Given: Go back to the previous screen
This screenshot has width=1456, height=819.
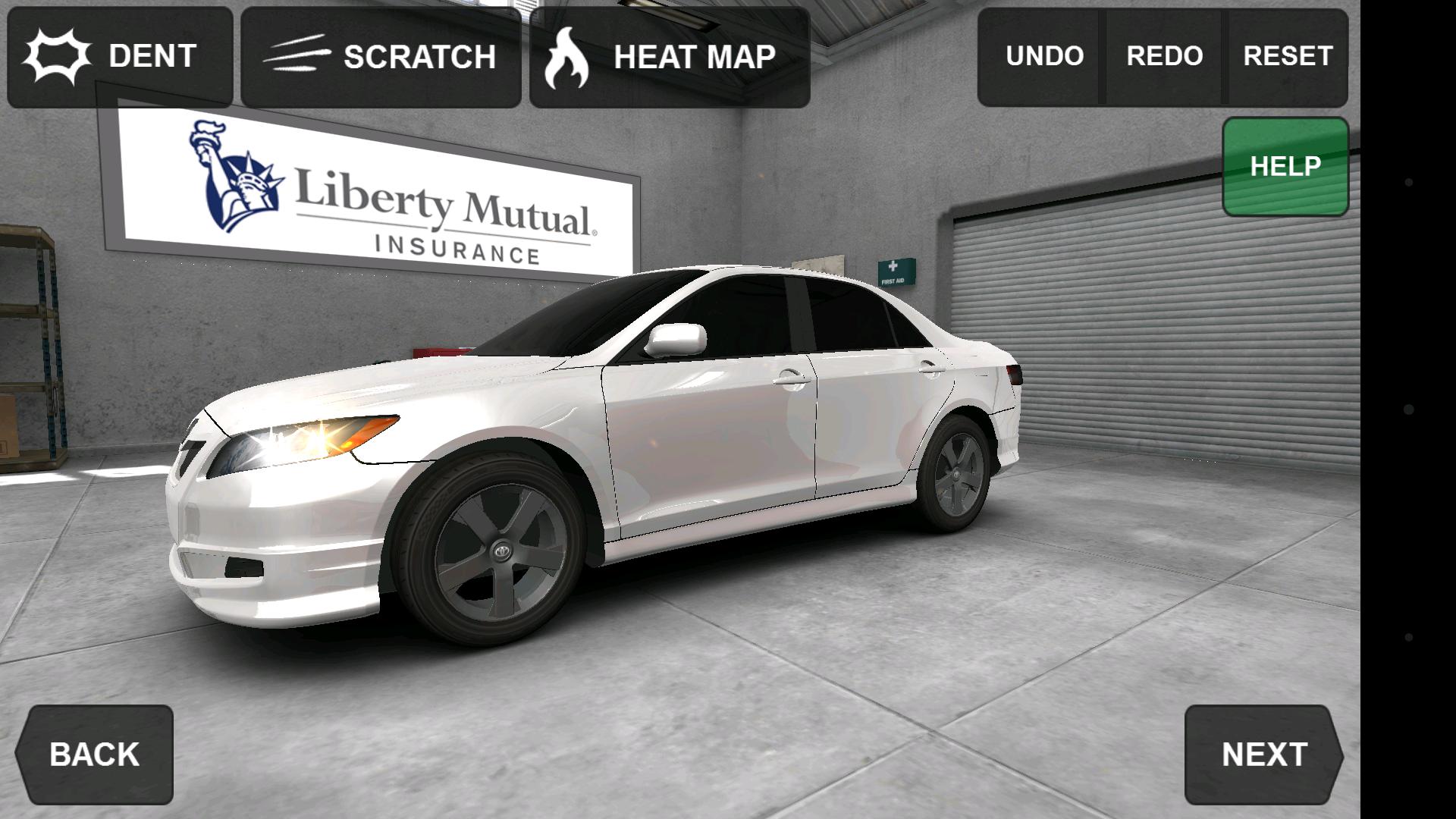Looking at the screenshot, I should tap(95, 755).
